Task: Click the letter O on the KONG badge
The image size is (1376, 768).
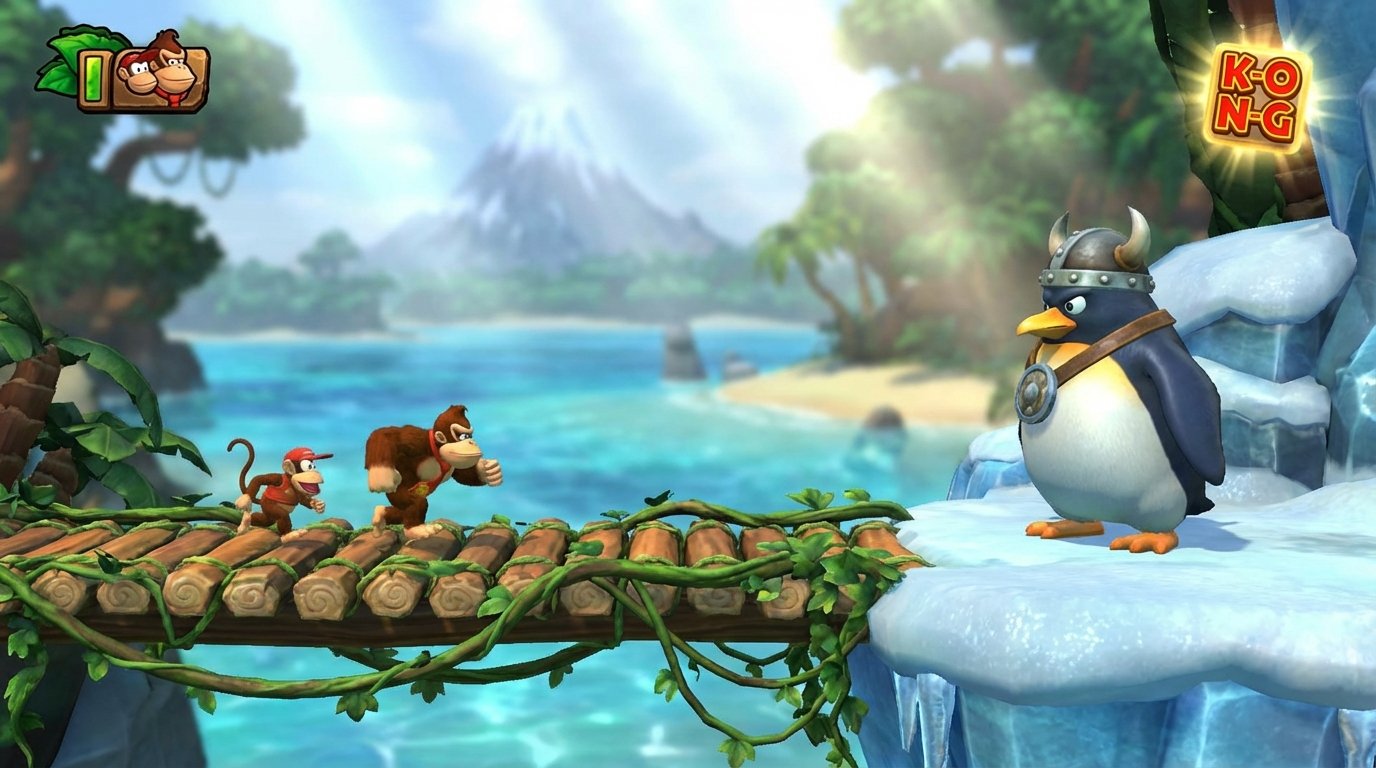Action: (x=1280, y=76)
